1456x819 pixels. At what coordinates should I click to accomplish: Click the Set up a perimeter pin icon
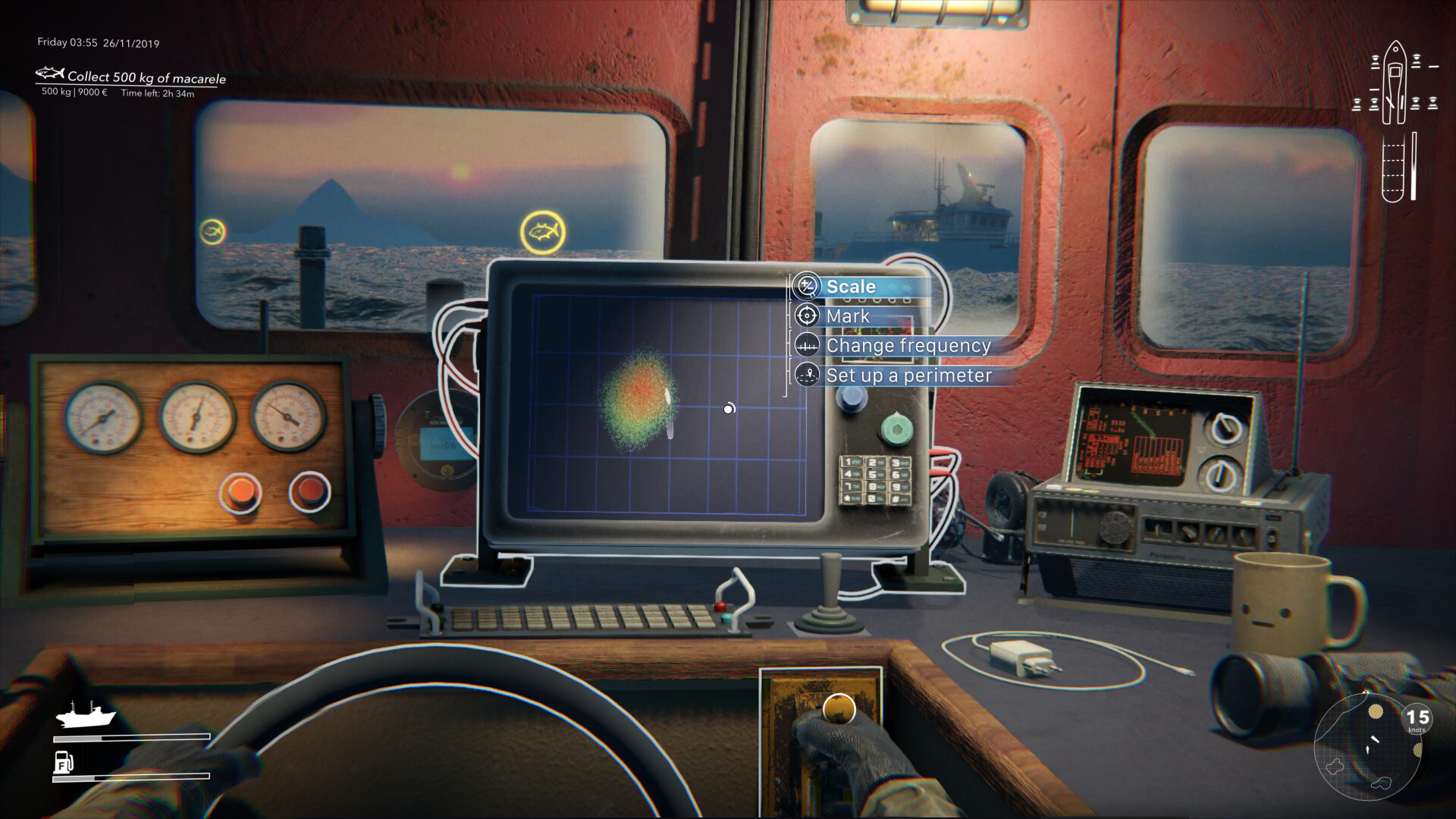(x=808, y=375)
